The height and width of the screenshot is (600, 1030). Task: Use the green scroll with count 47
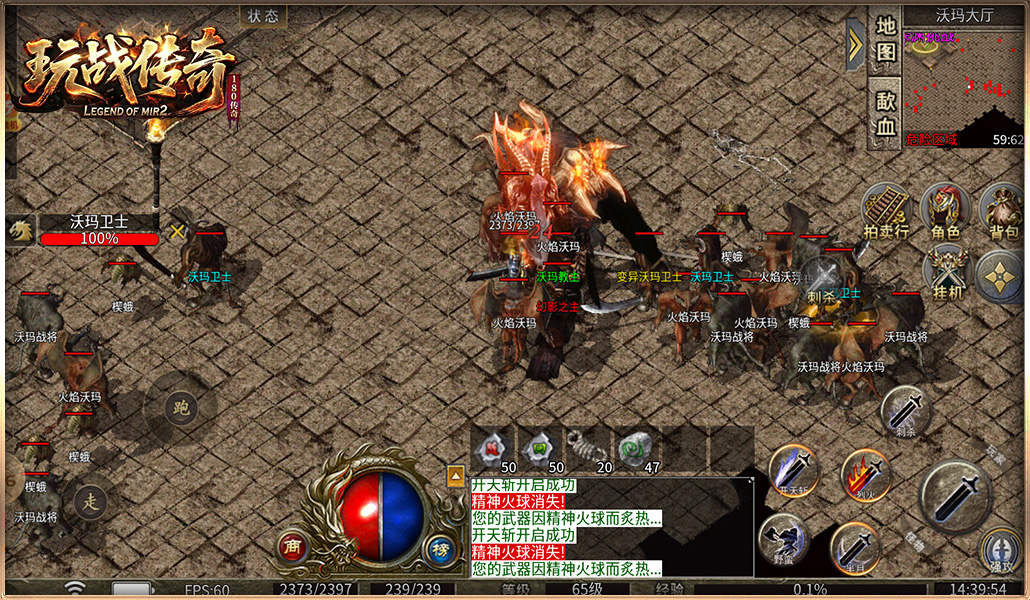pyautogui.click(x=636, y=448)
